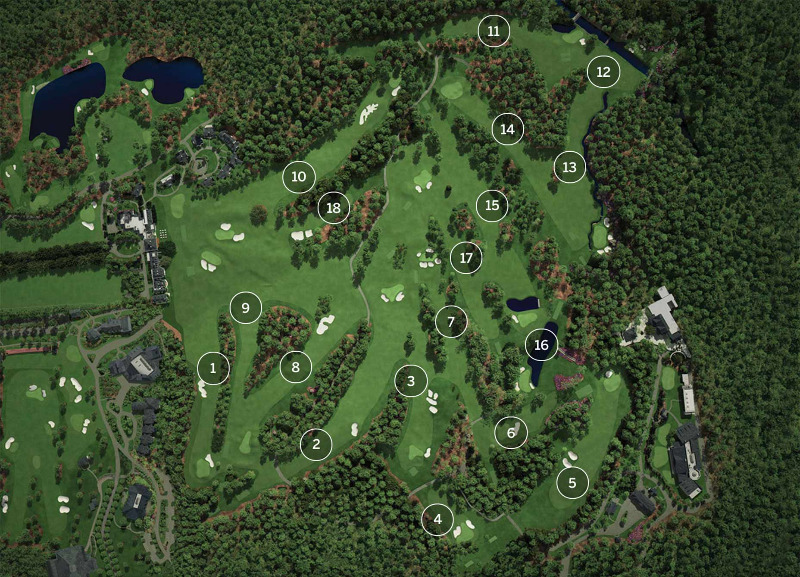Select the hole 4 circle
Viewport: 800px width, 577px height.
point(437,519)
